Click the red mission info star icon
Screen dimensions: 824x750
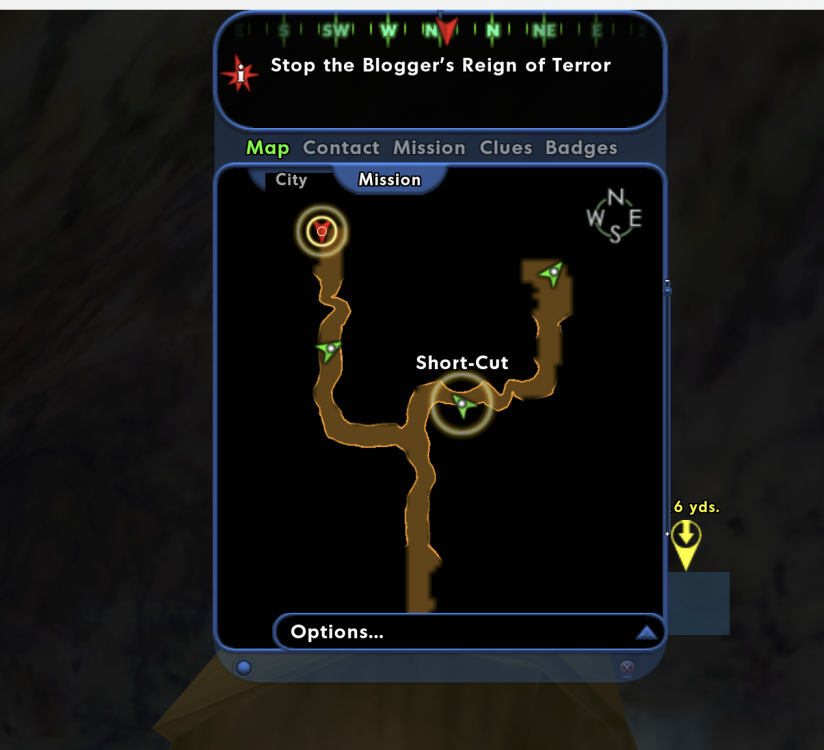(x=240, y=73)
